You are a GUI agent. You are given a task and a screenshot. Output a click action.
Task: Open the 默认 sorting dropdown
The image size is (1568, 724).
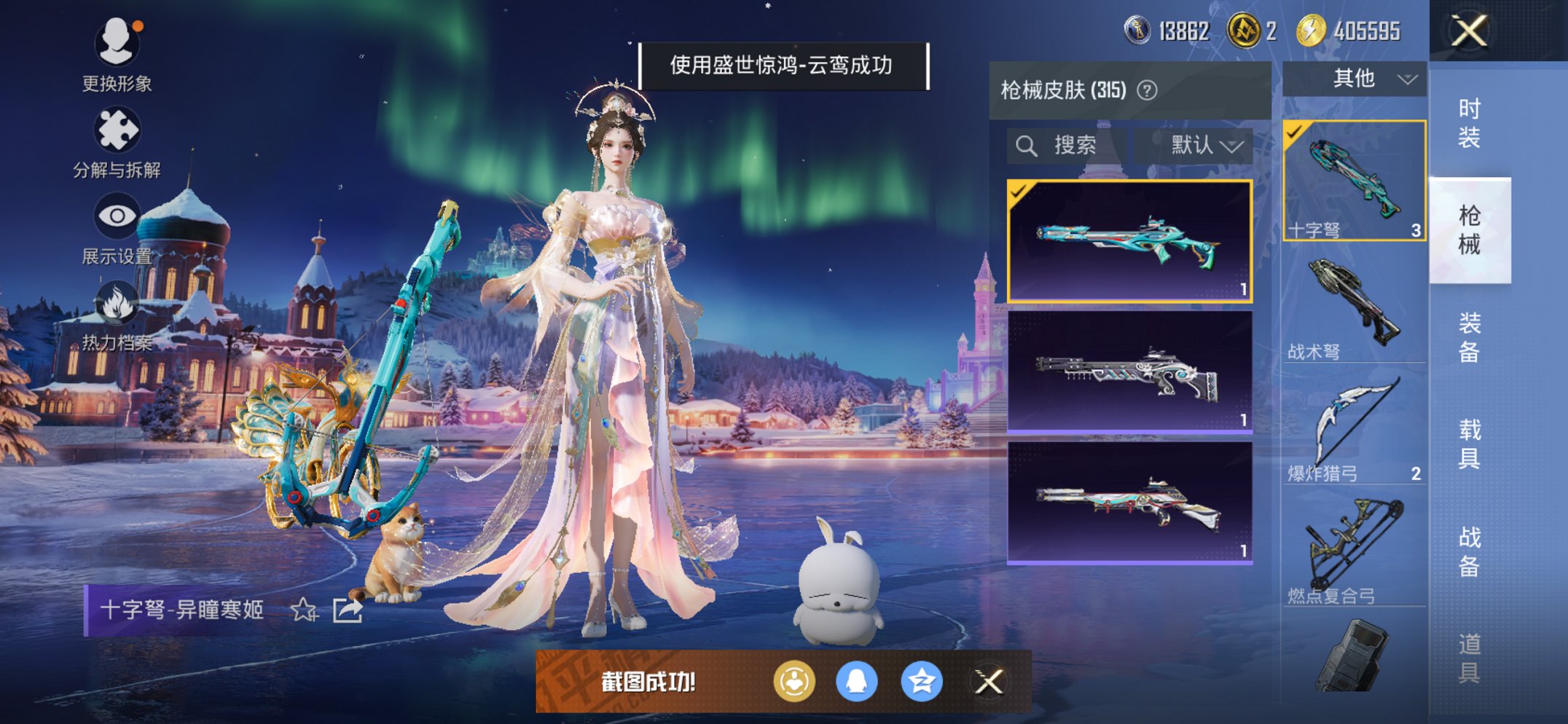(x=1198, y=145)
